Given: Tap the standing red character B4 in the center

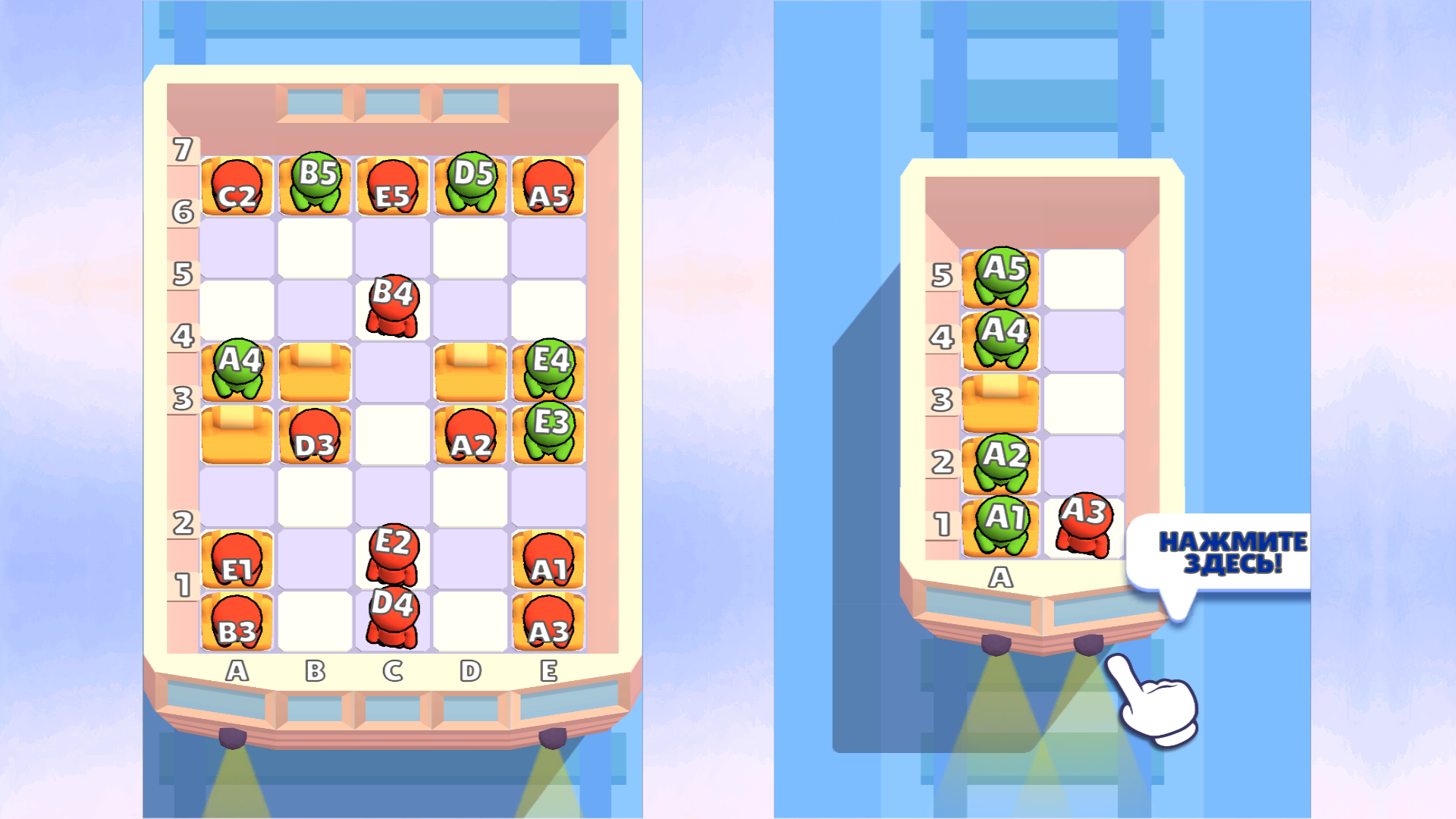Looking at the screenshot, I should (394, 303).
